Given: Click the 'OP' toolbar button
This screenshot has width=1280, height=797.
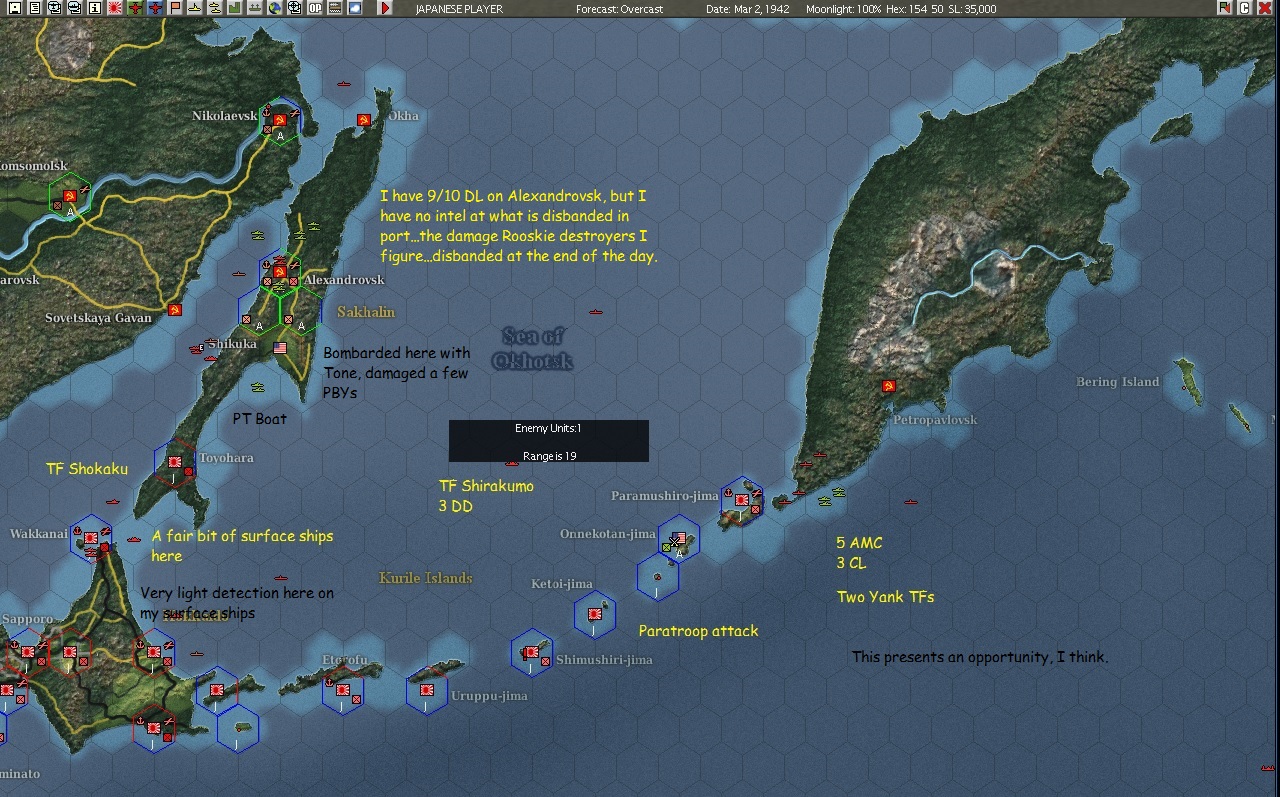Looking at the screenshot, I should click(x=315, y=8).
